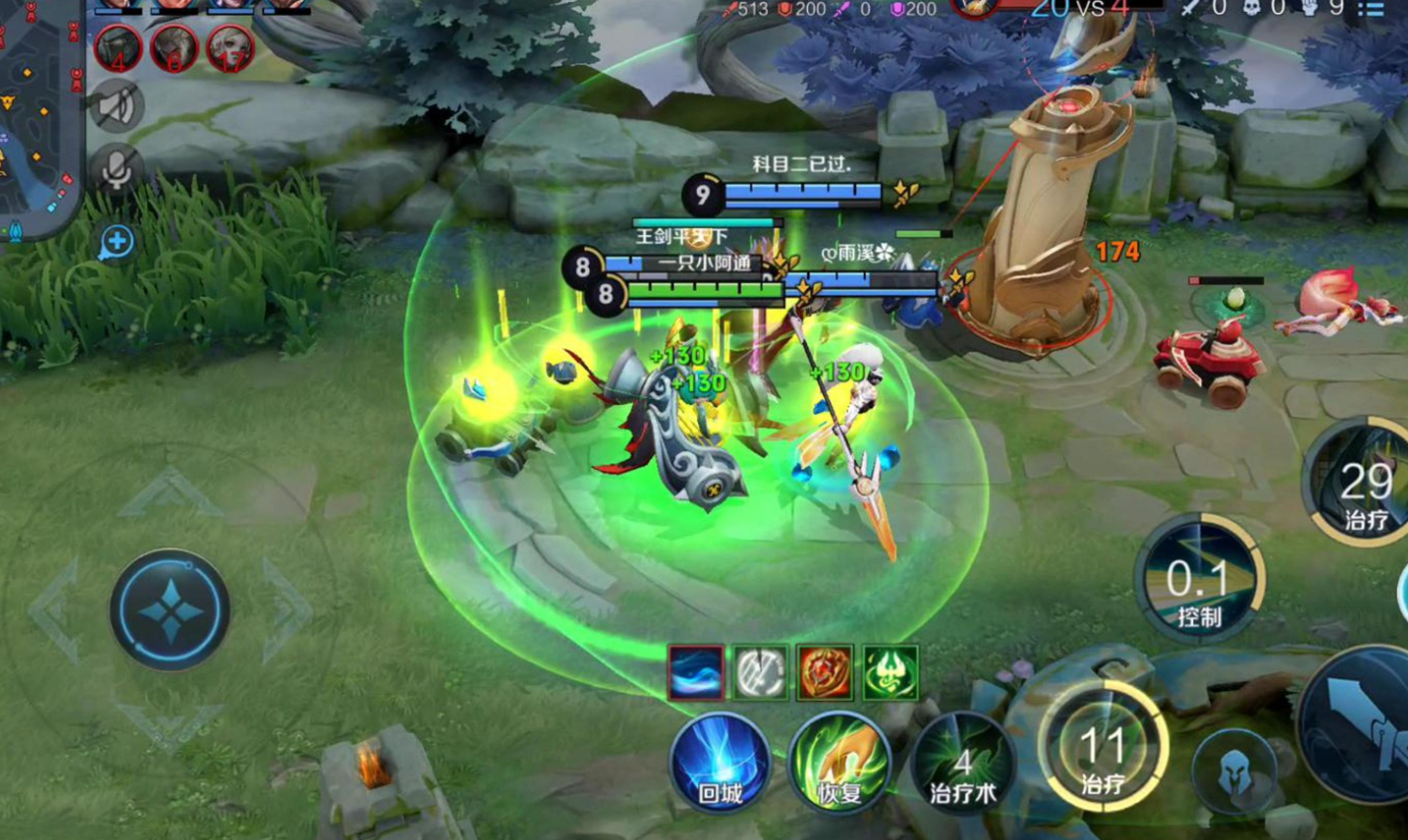Trigger the 控制 skill button
The height and width of the screenshot is (840, 1408).
1198,581
